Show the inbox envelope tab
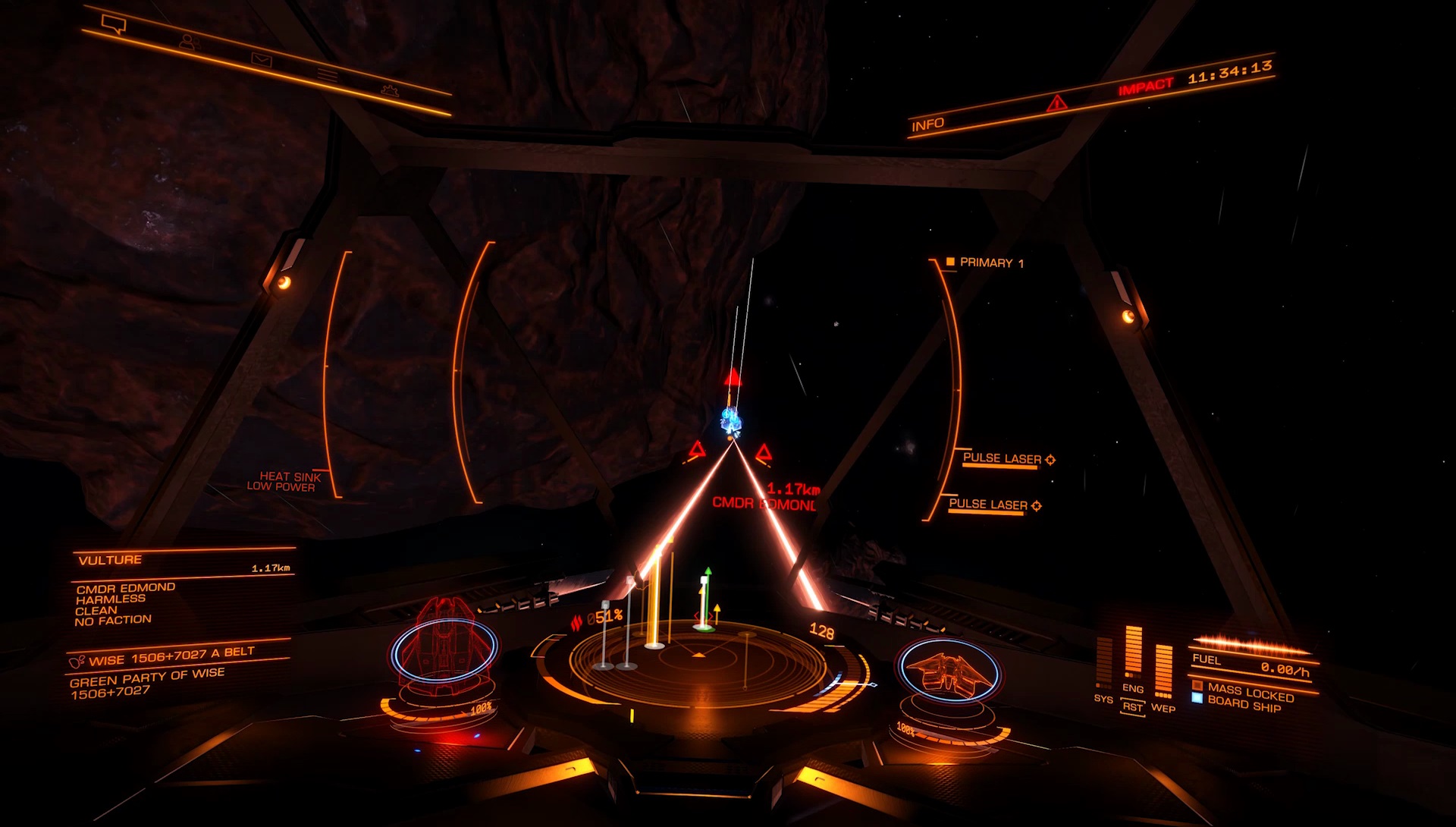Image resolution: width=1456 pixels, height=827 pixels. 261,60
